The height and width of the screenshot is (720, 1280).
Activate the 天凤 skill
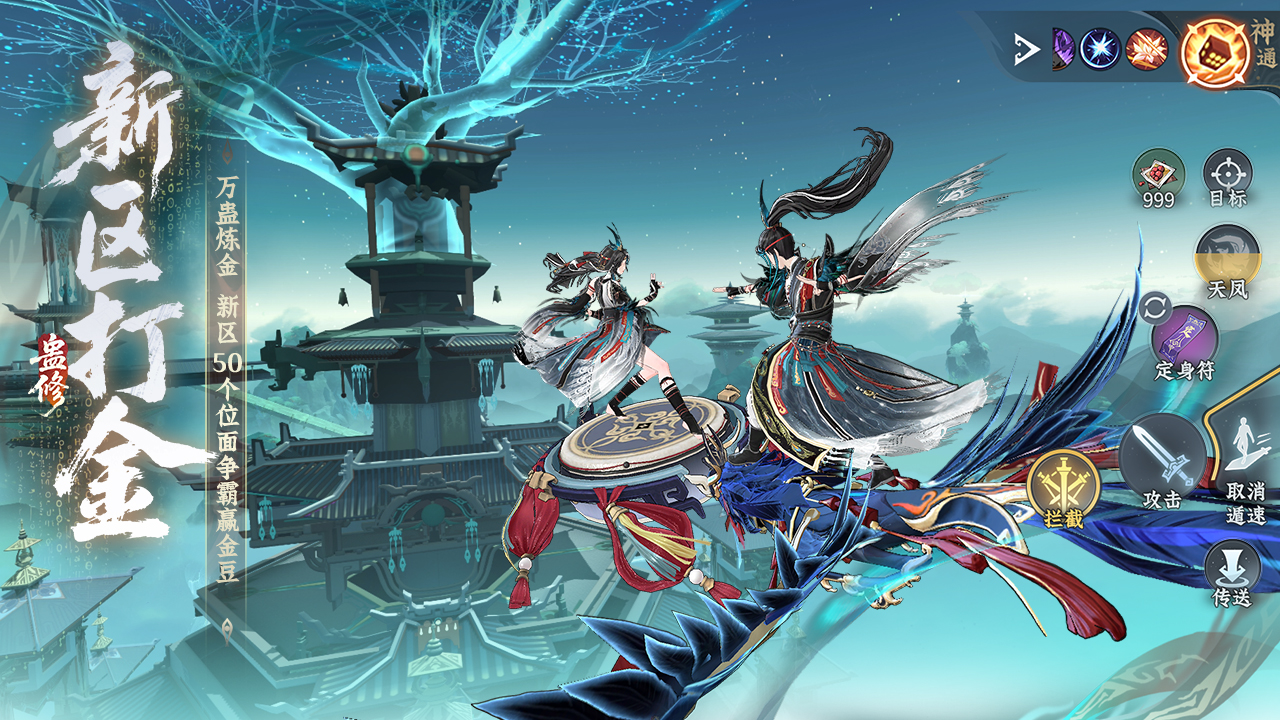1227,258
